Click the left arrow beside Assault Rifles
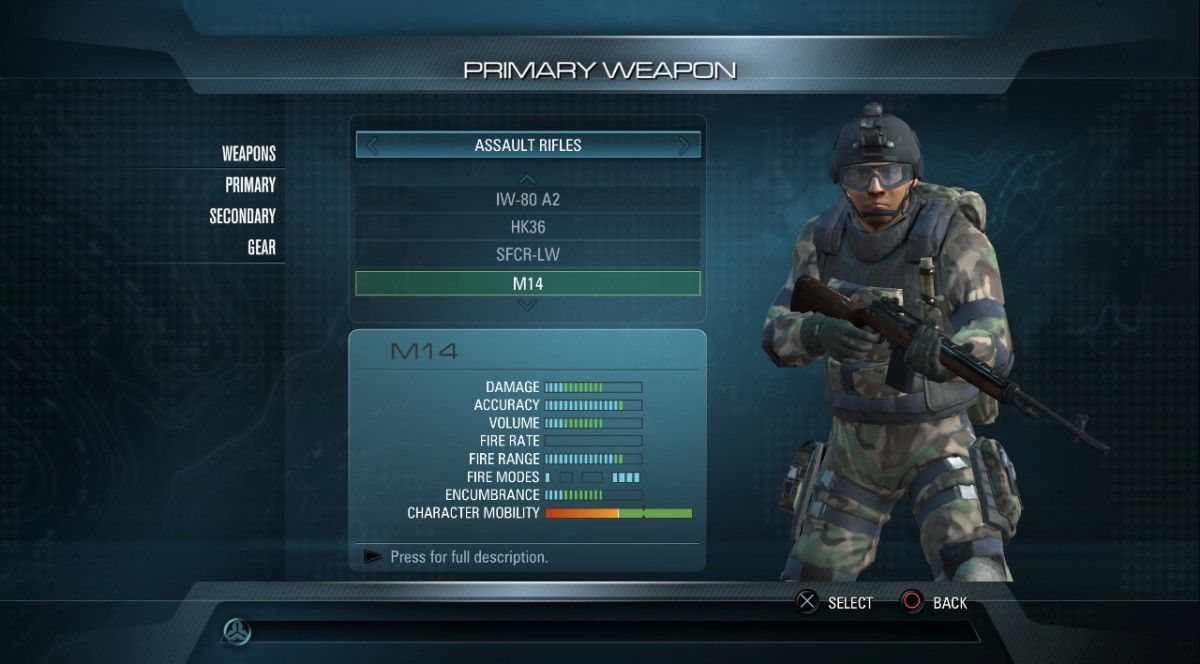 pyautogui.click(x=372, y=146)
